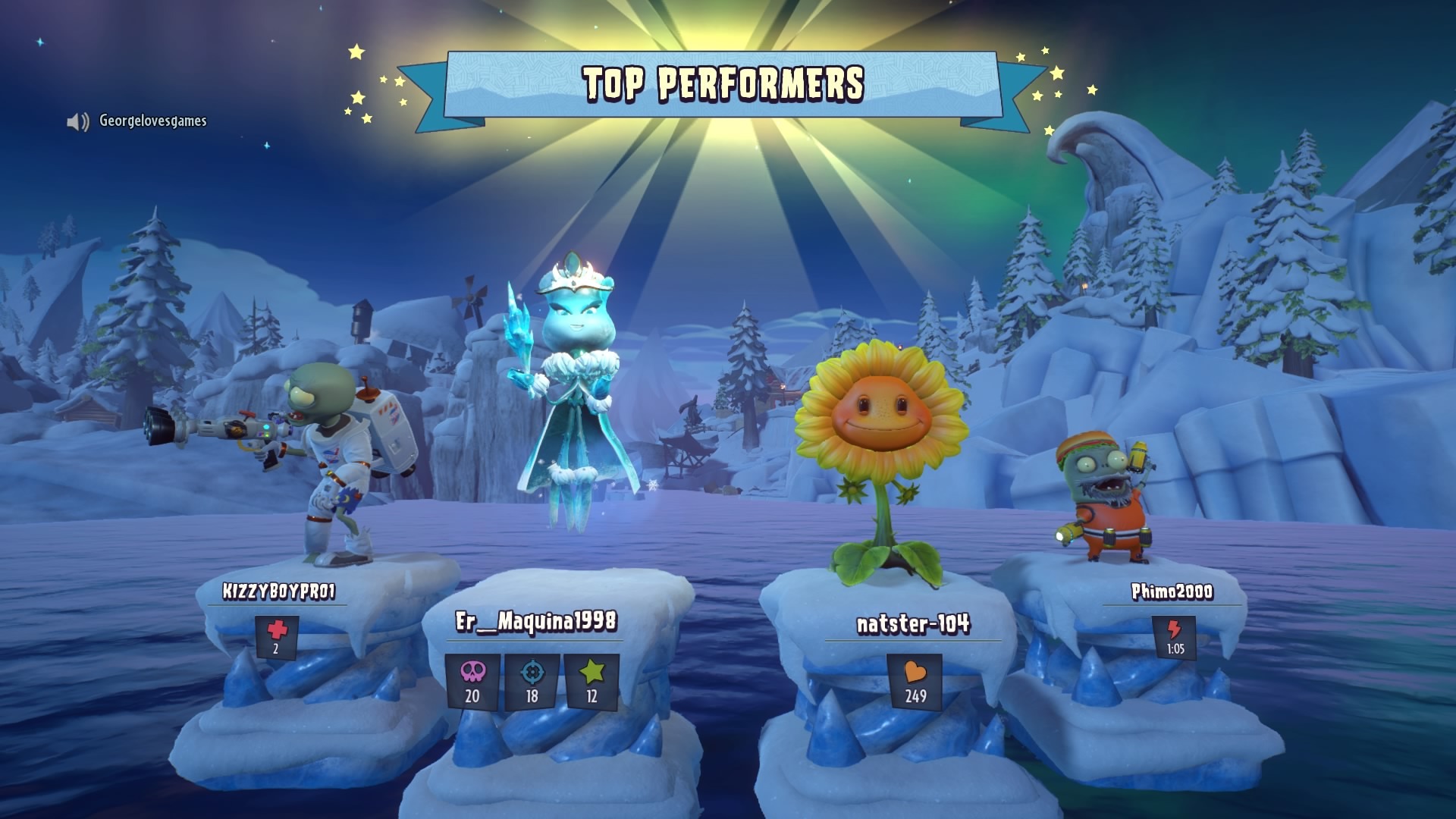Pick the natster-104 player name

coord(913,624)
